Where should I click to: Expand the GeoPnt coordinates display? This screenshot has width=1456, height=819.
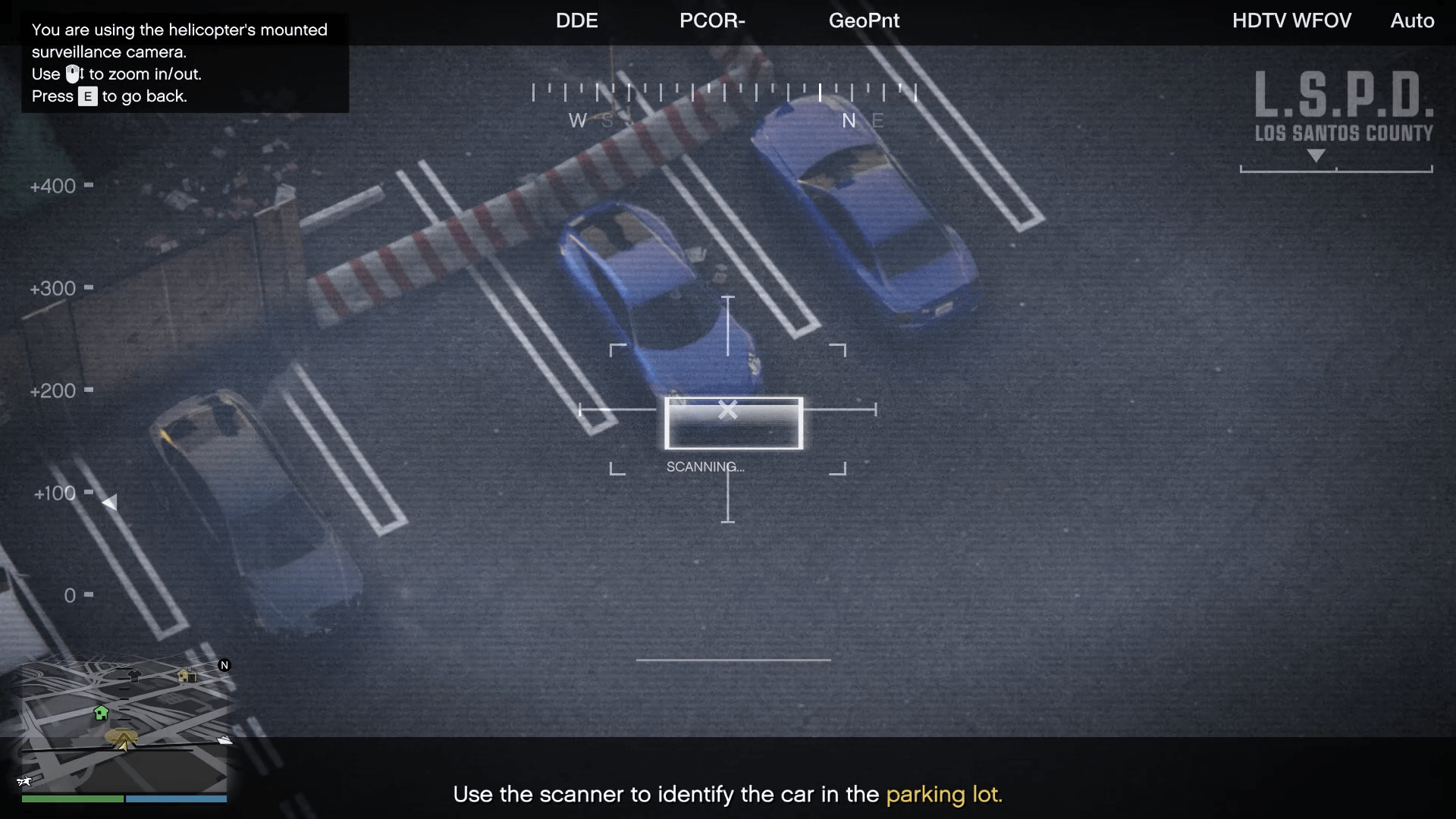point(863,20)
